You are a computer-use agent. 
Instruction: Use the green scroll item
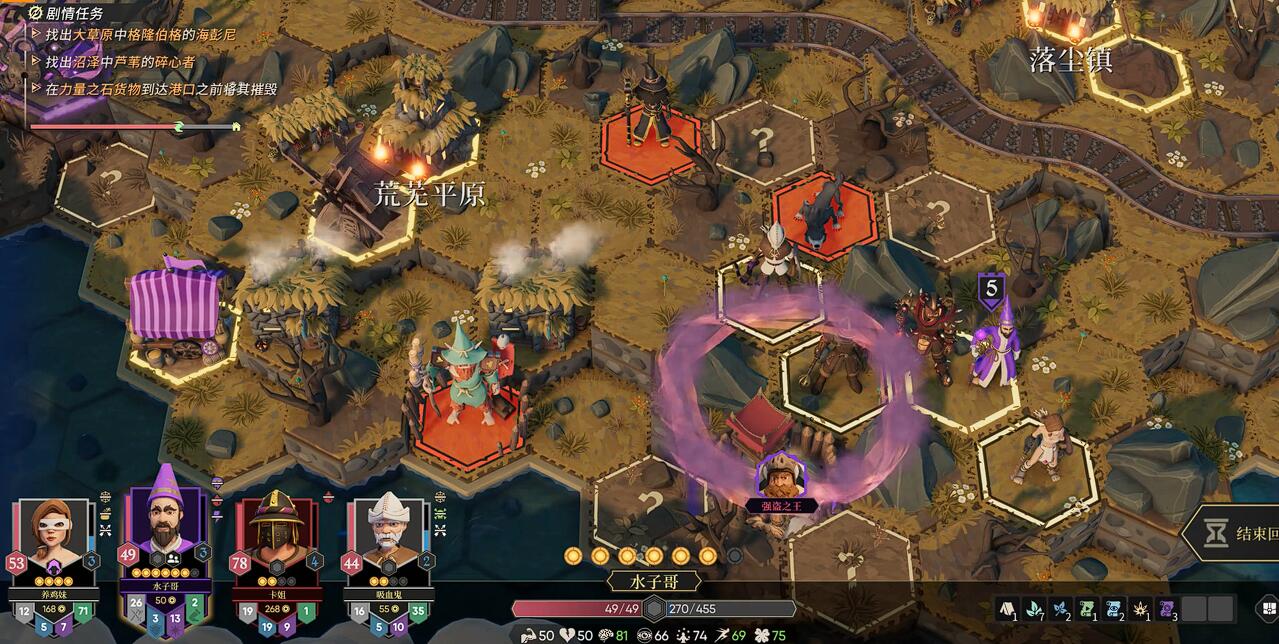tap(1084, 607)
